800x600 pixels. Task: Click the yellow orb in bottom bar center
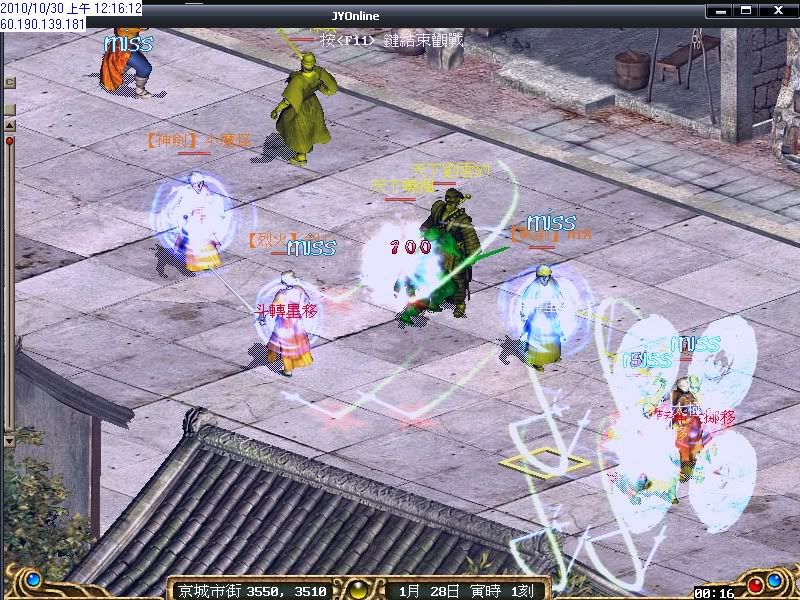(x=360, y=587)
